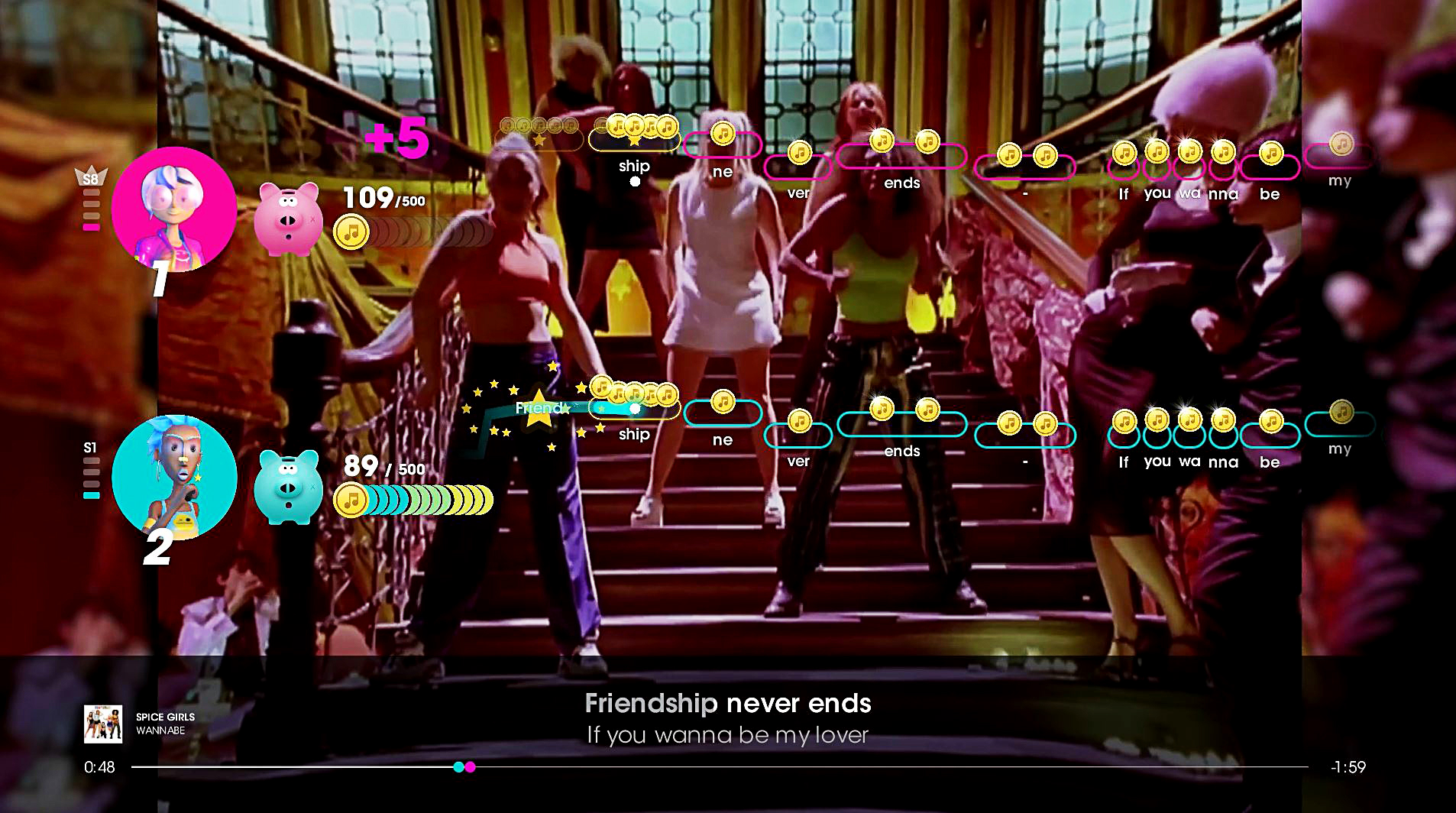1456x813 pixels.
Task: Select player 1's pink avatar portrait
Action: pos(174,209)
